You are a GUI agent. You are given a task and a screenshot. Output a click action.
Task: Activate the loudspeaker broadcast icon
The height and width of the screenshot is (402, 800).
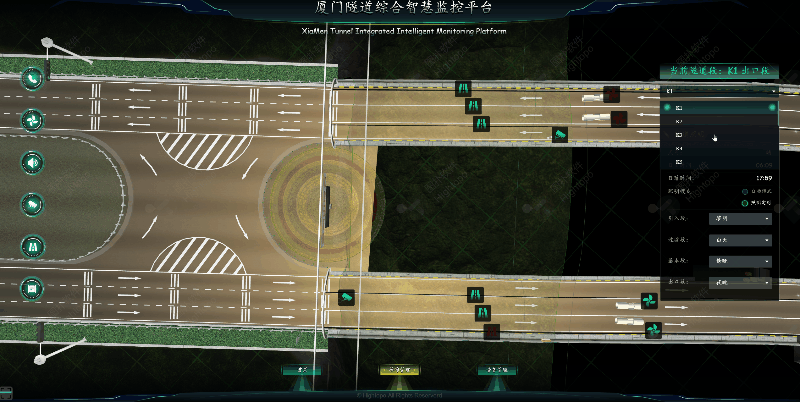(x=33, y=162)
